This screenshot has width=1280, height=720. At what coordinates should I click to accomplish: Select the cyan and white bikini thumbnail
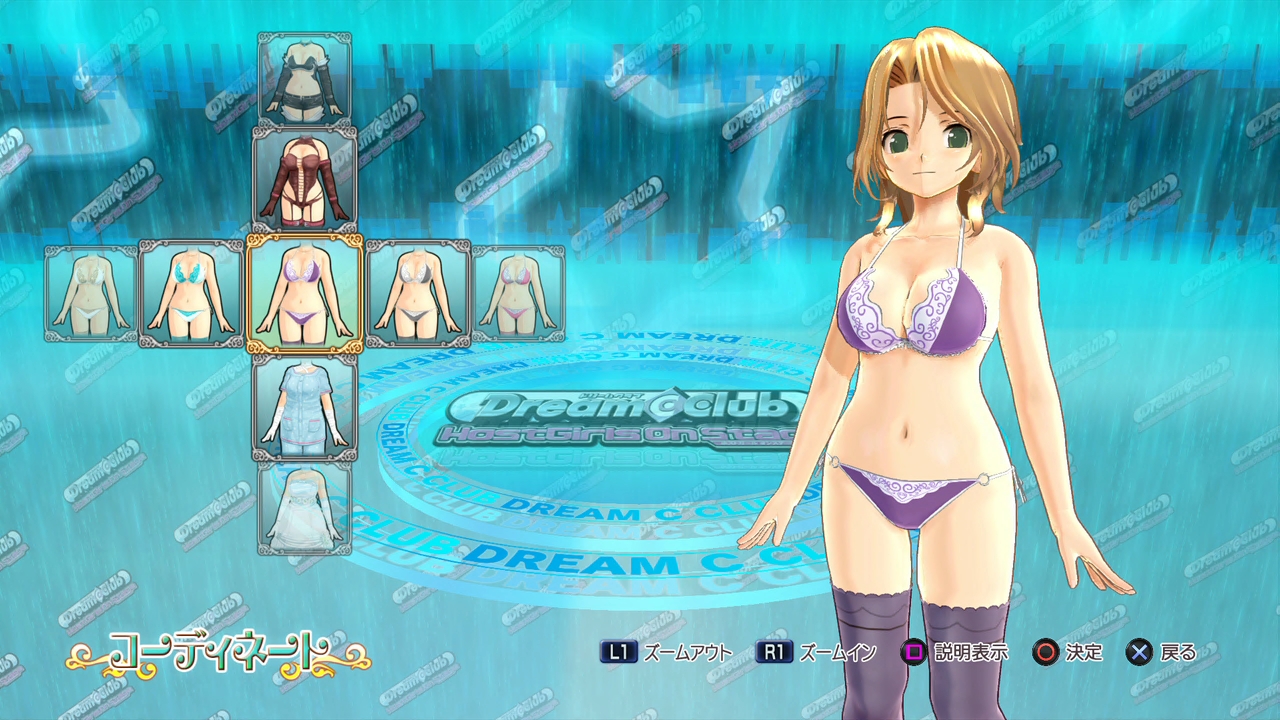191,294
